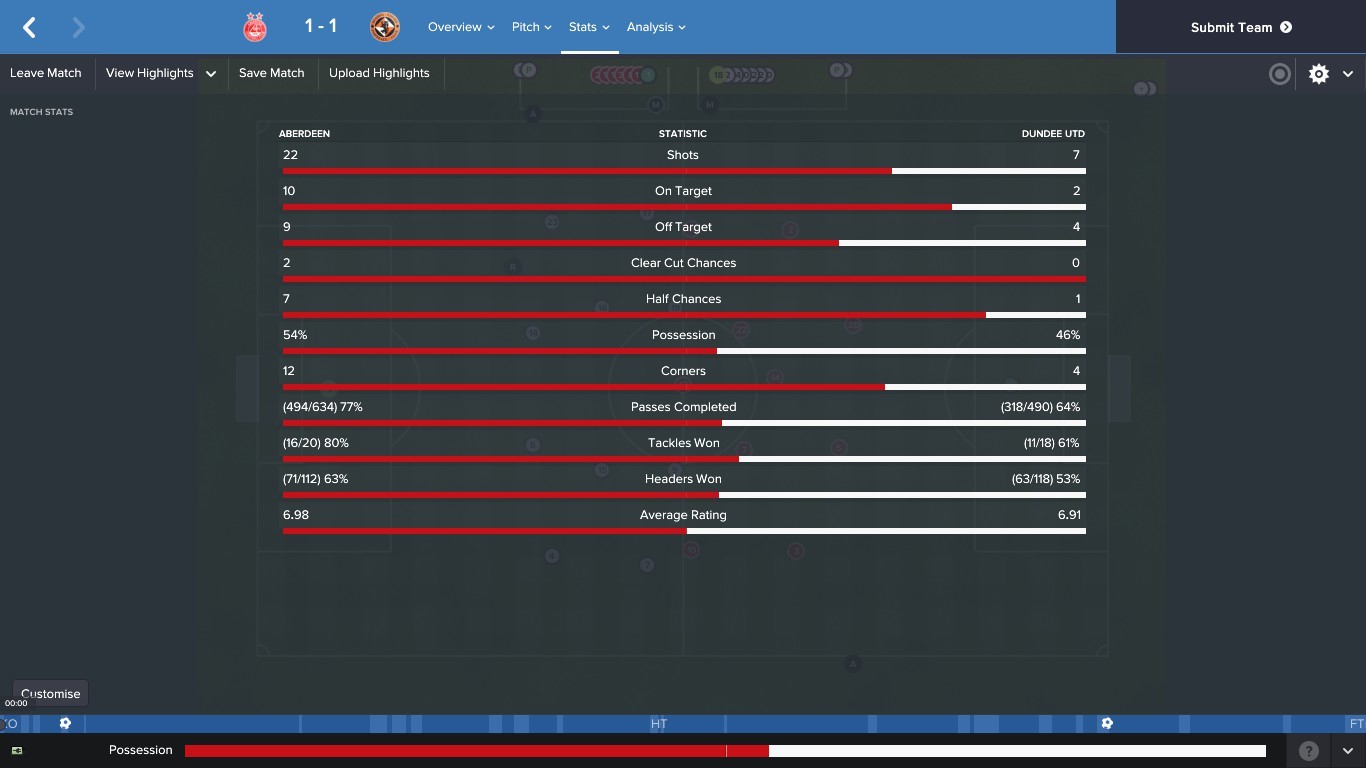Image resolution: width=1366 pixels, height=768 pixels.
Task: Open the Pitch dropdown menu
Action: tap(531, 27)
